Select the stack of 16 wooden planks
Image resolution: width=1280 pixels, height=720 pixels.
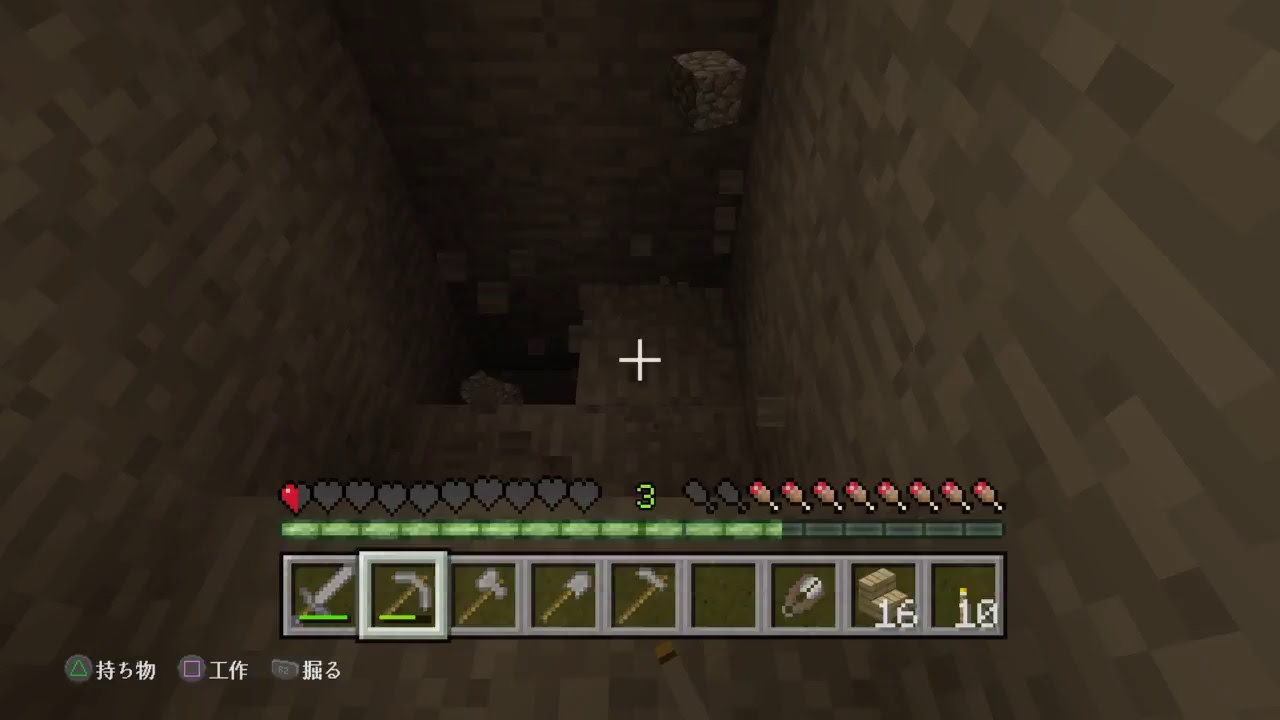pyautogui.click(x=885, y=595)
